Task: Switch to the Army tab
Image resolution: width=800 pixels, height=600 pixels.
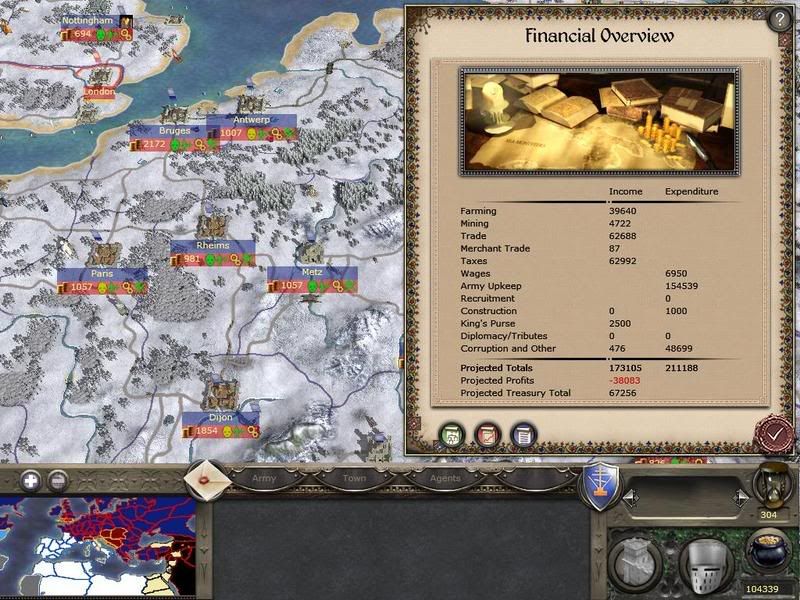Action: 264,478
